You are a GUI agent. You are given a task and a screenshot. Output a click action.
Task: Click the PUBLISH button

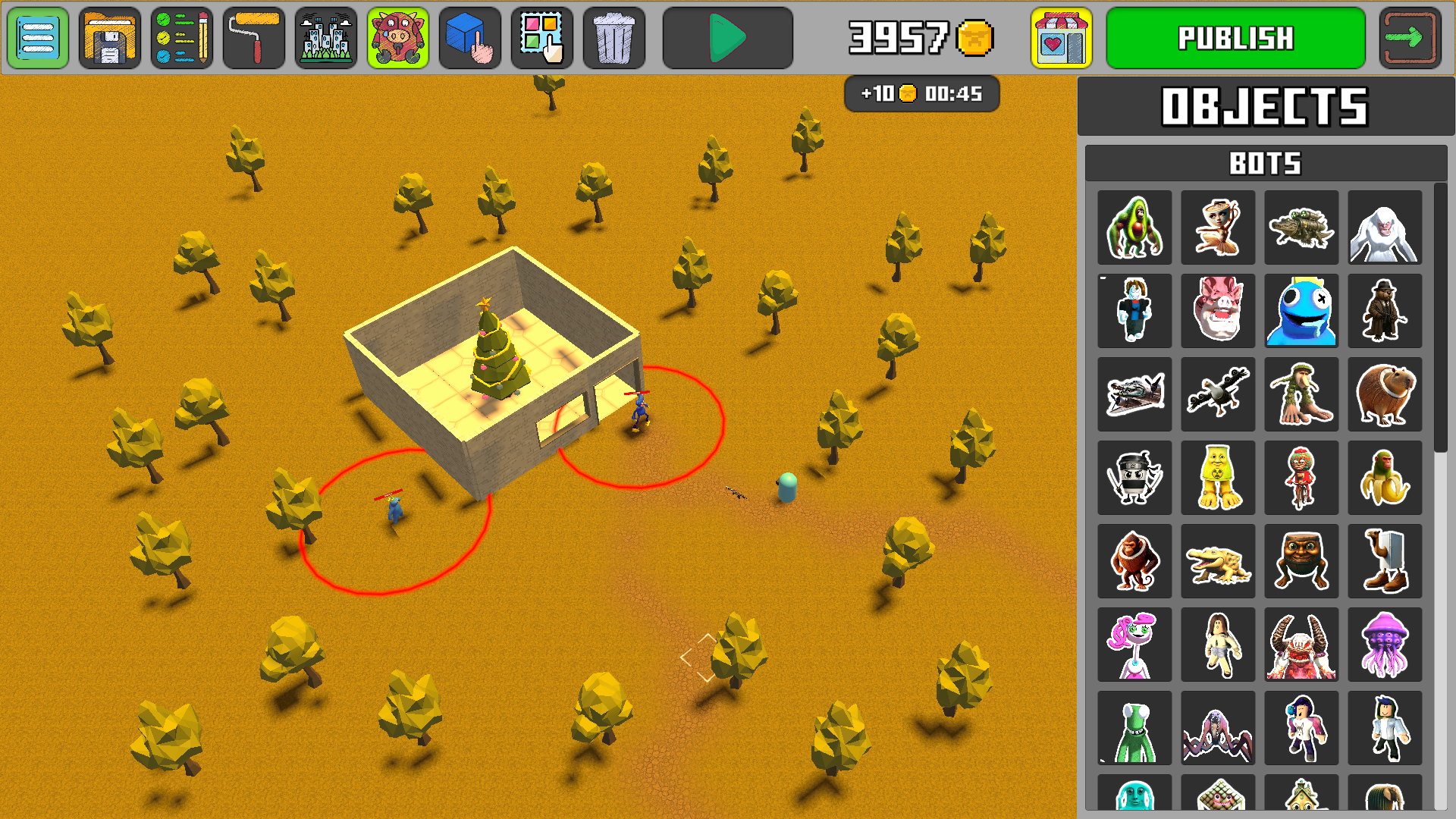(1234, 37)
